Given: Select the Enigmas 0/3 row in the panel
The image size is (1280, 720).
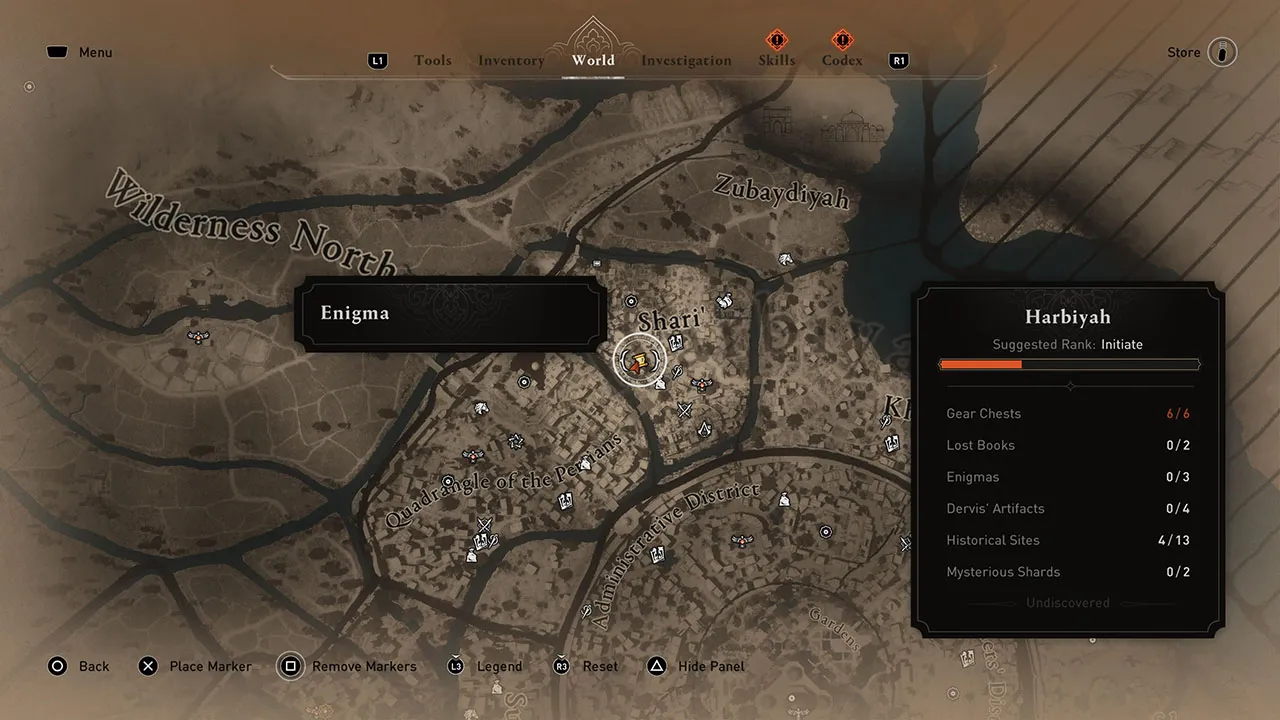Looking at the screenshot, I should (x=1068, y=477).
